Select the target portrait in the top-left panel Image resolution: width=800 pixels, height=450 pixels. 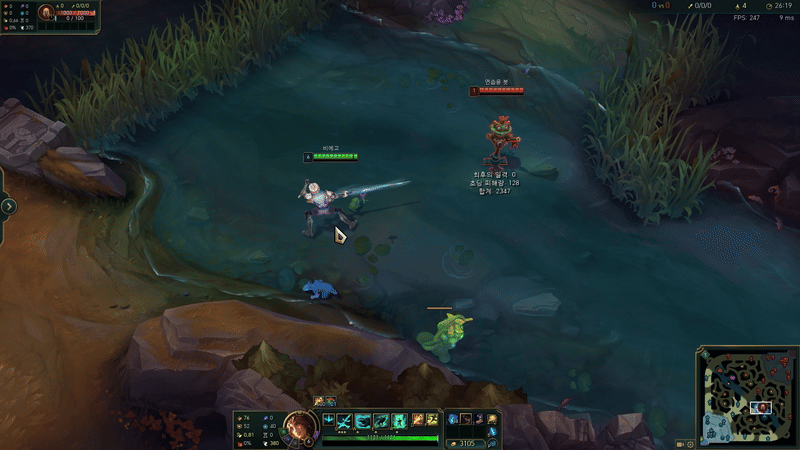pyautogui.click(x=47, y=13)
